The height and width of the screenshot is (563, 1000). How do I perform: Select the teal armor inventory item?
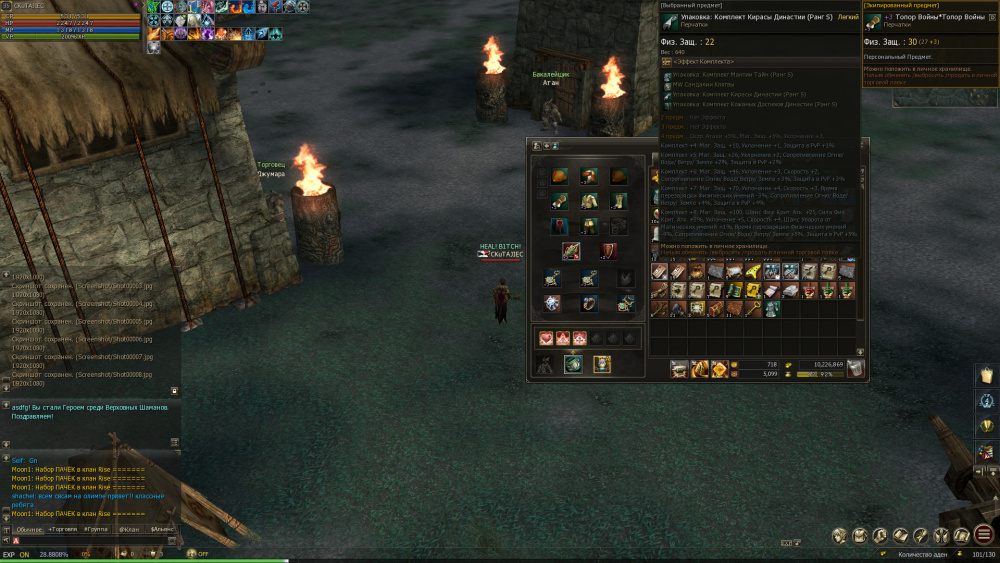(x=772, y=309)
